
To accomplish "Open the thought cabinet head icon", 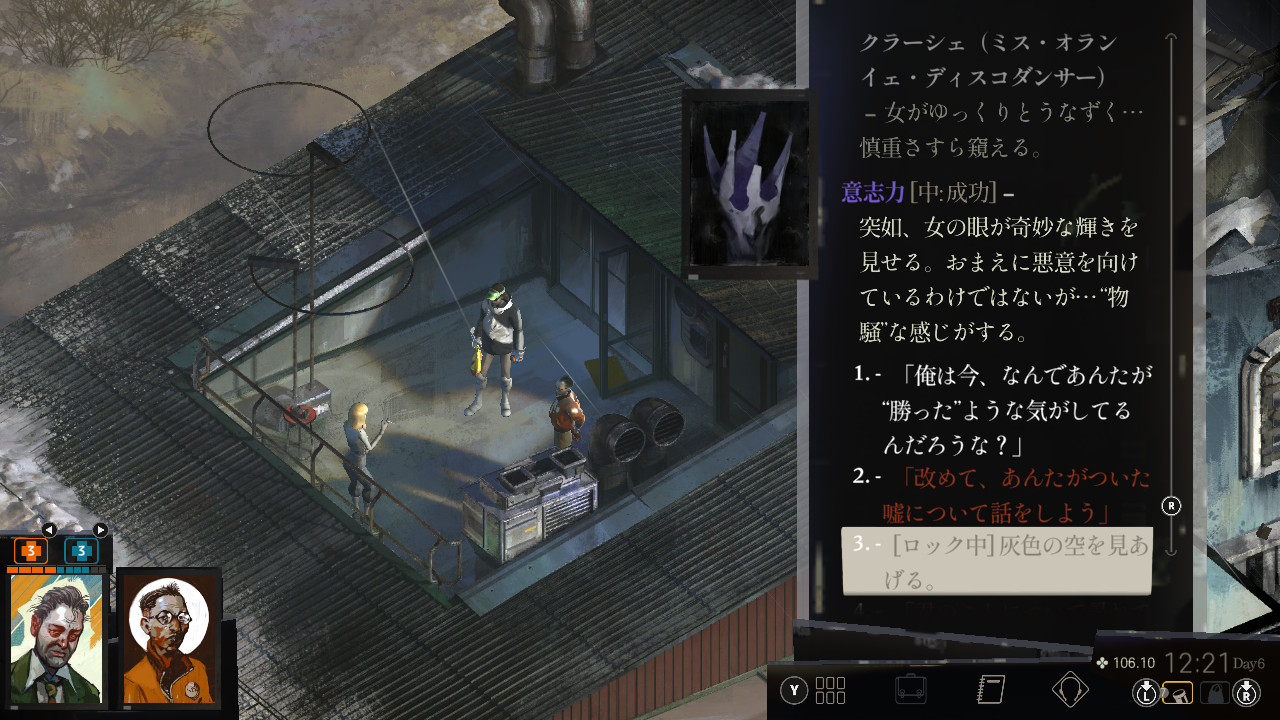I will point(1070,689).
